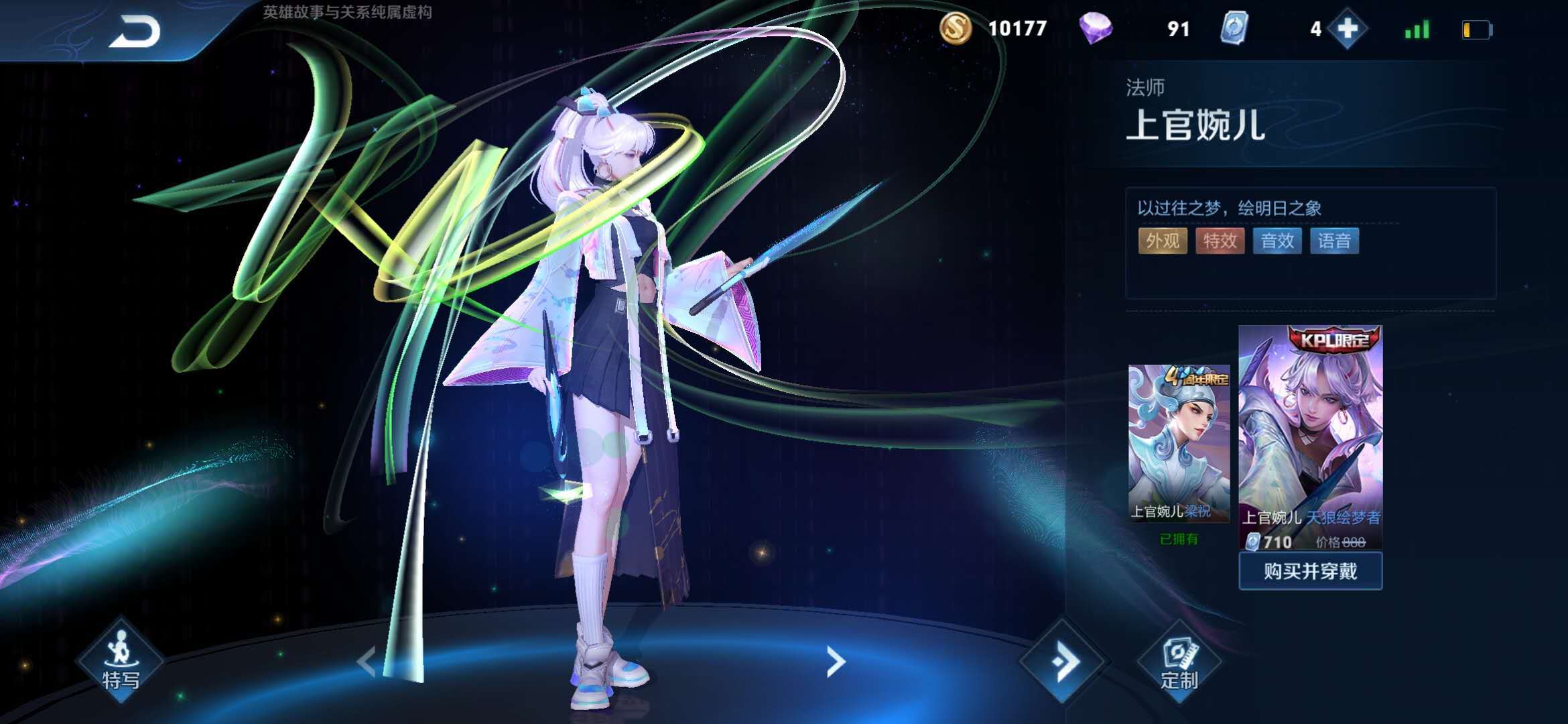This screenshot has height=724, width=1568.
Task: Choose the 音效 sound effects tag
Action: click(x=1277, y=241)
